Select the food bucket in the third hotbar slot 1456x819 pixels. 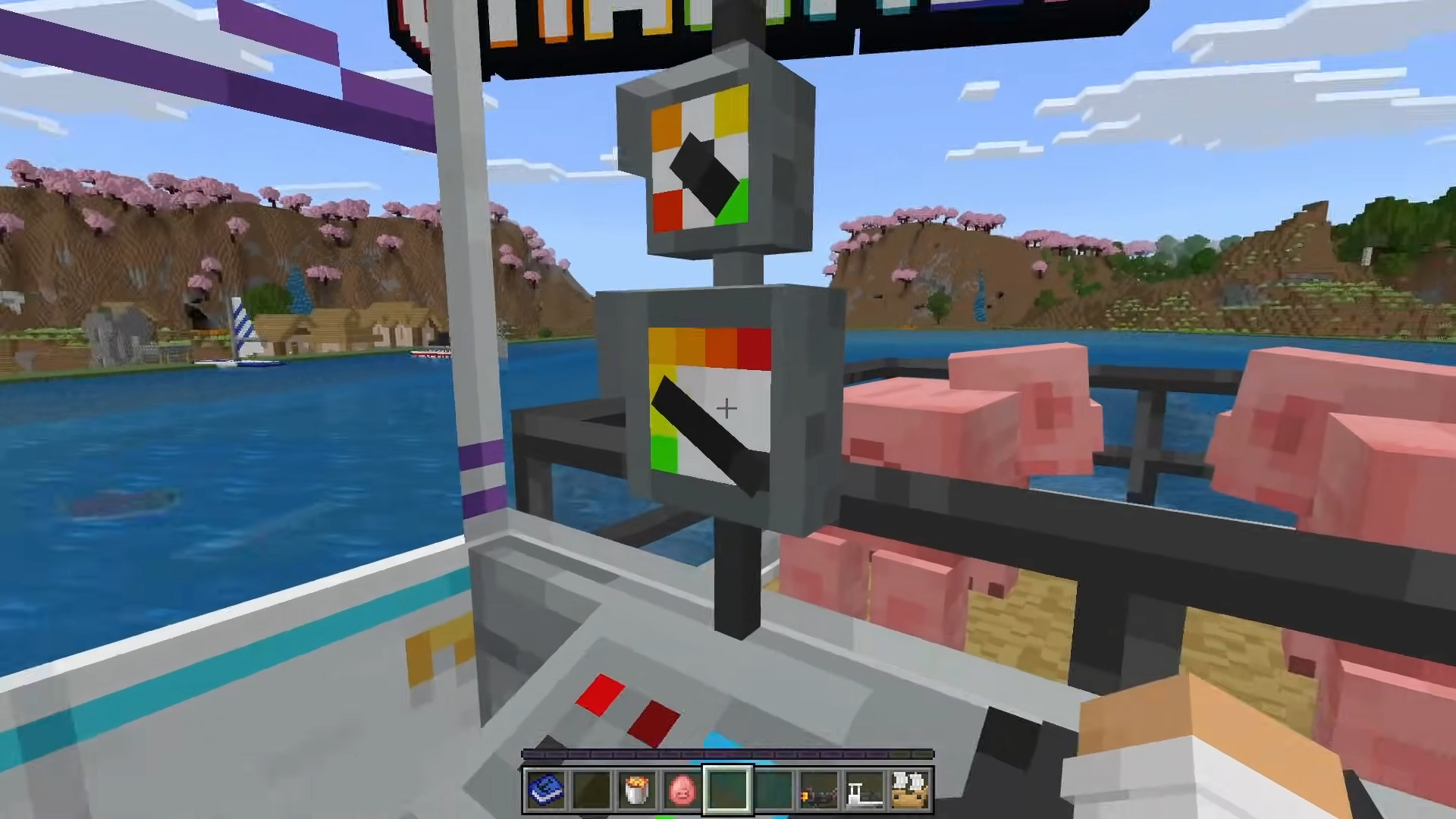[x=637, y=790]
